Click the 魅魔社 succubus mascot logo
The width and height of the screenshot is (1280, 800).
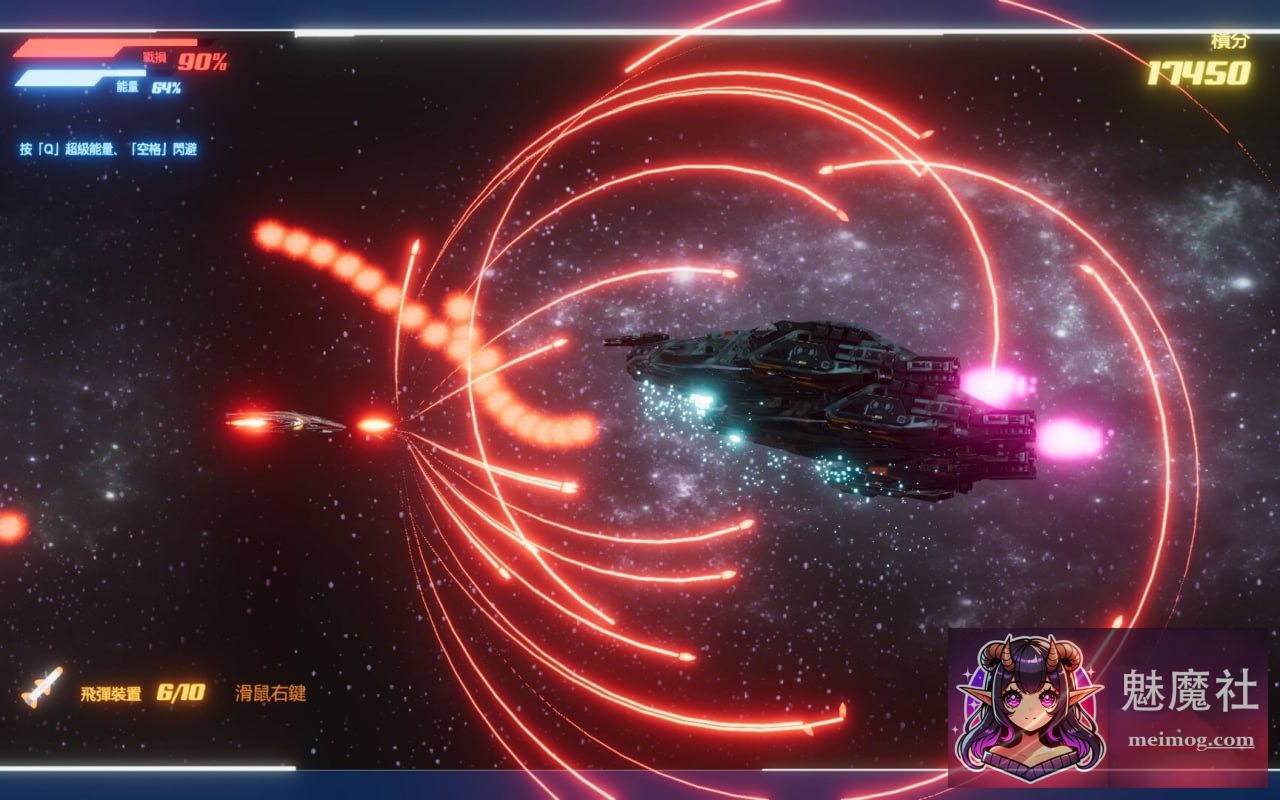1030,700
